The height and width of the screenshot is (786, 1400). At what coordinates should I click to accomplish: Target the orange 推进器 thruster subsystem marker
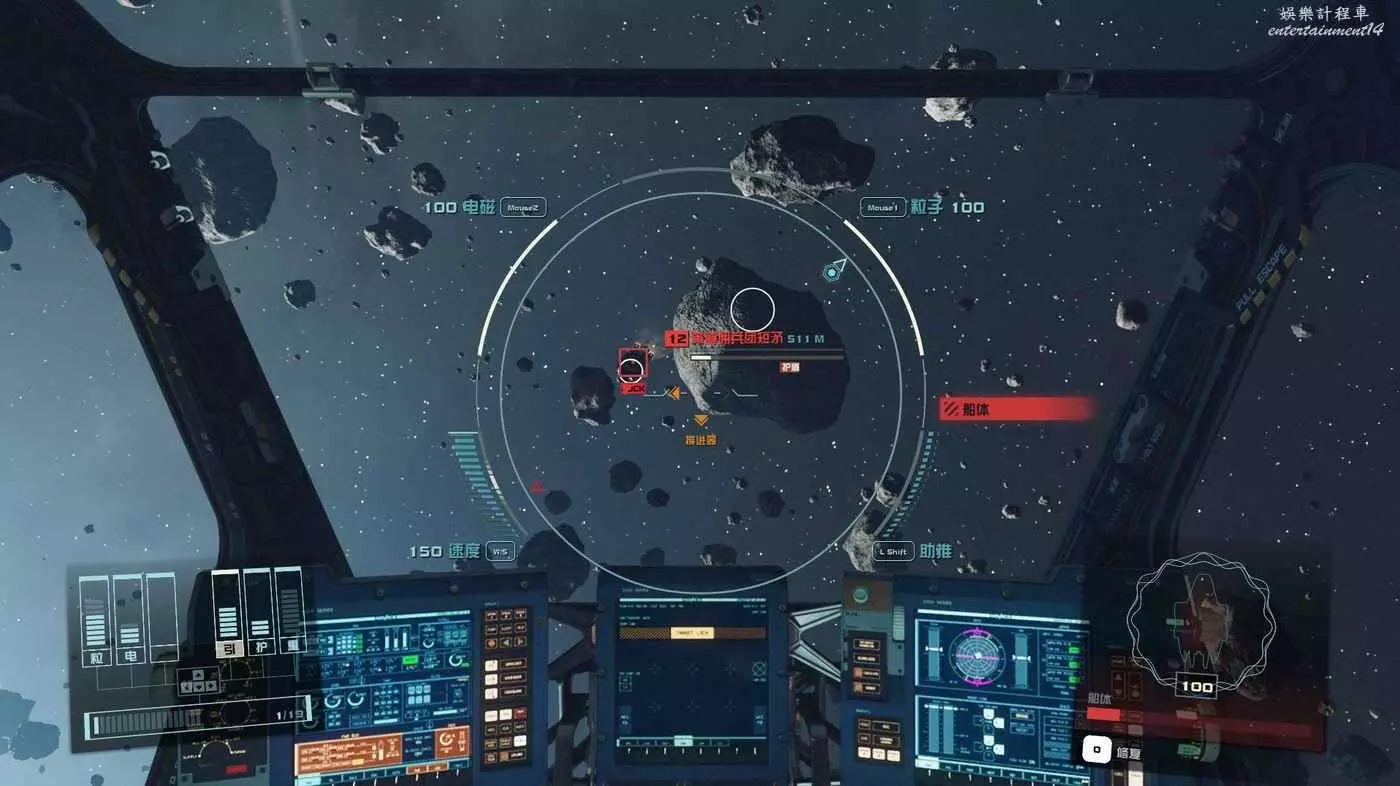[701, 421]
